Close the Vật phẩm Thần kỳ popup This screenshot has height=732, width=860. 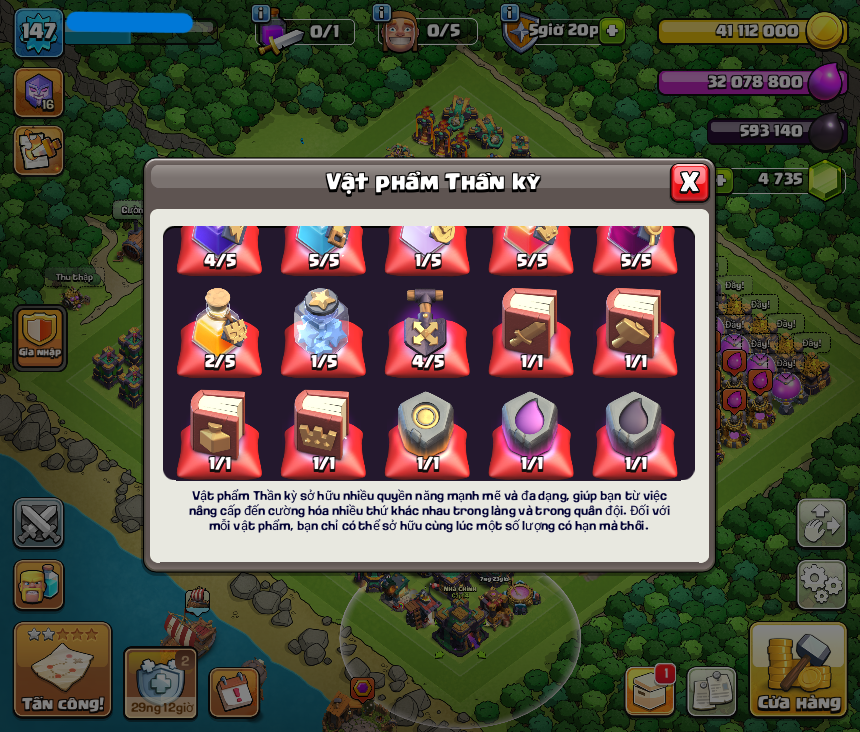[x=689, y=182]
